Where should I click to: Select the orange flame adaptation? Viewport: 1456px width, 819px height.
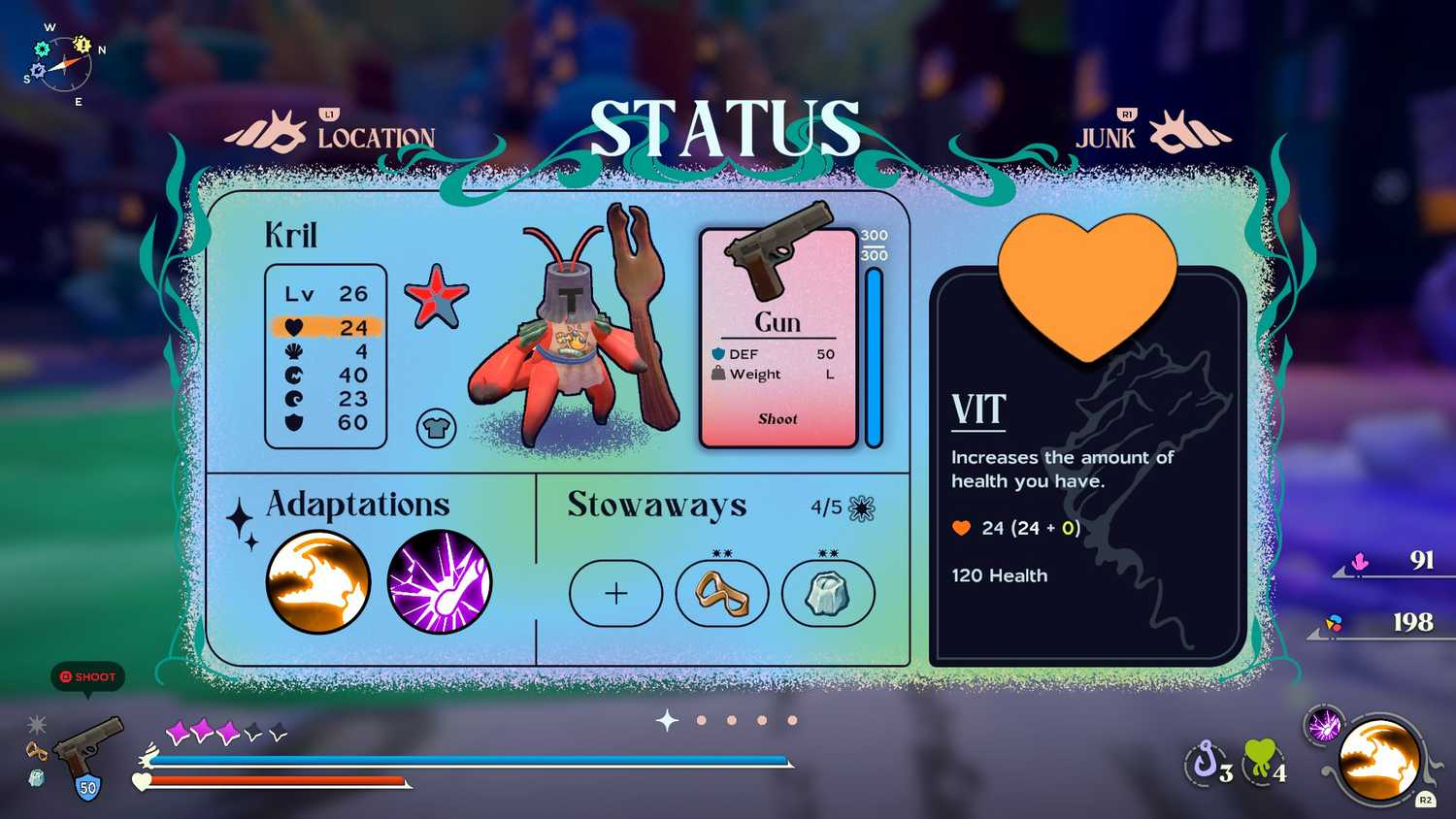(318, 582)
